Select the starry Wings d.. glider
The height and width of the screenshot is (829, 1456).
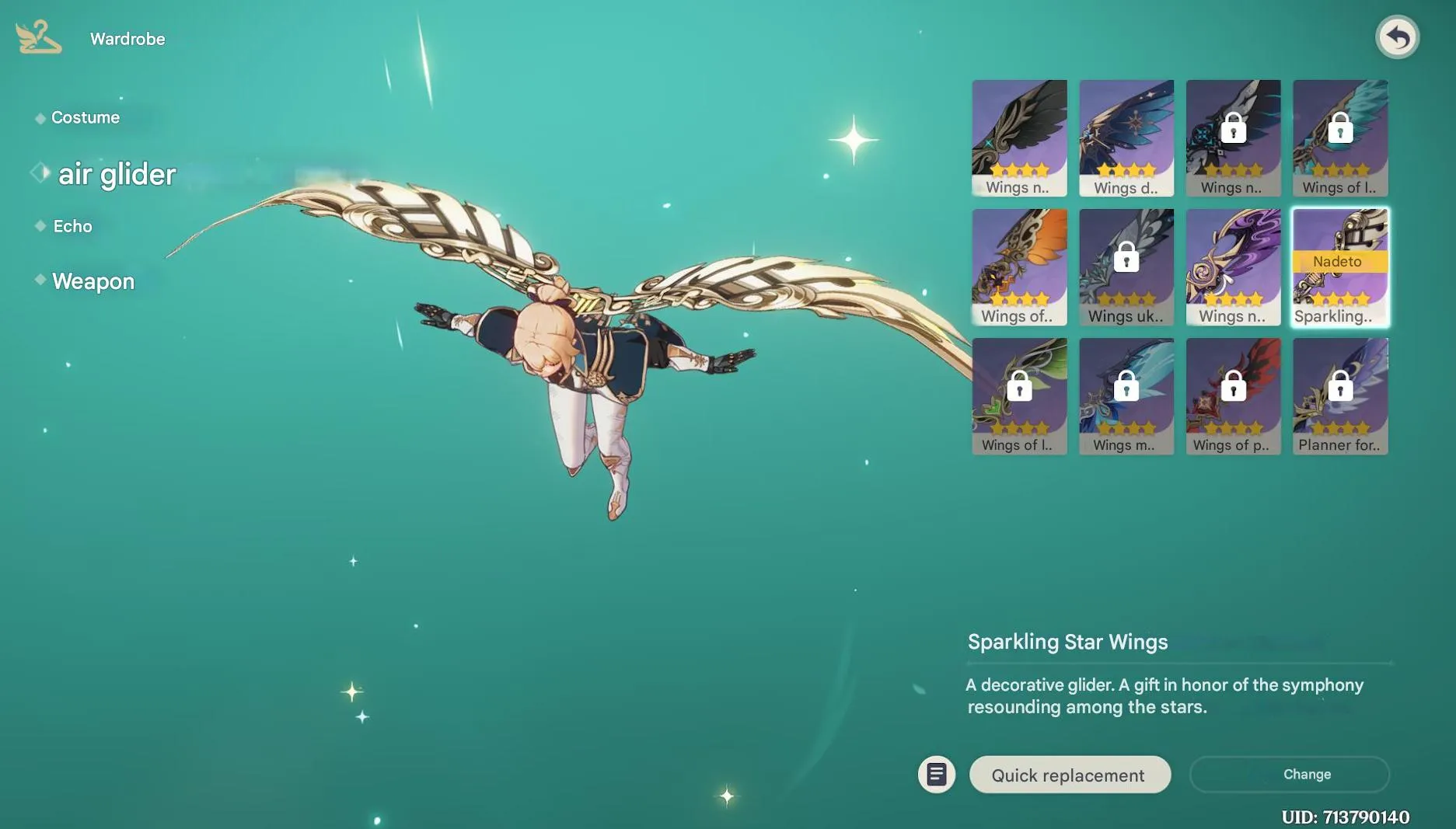click(x=1126, y=138)
